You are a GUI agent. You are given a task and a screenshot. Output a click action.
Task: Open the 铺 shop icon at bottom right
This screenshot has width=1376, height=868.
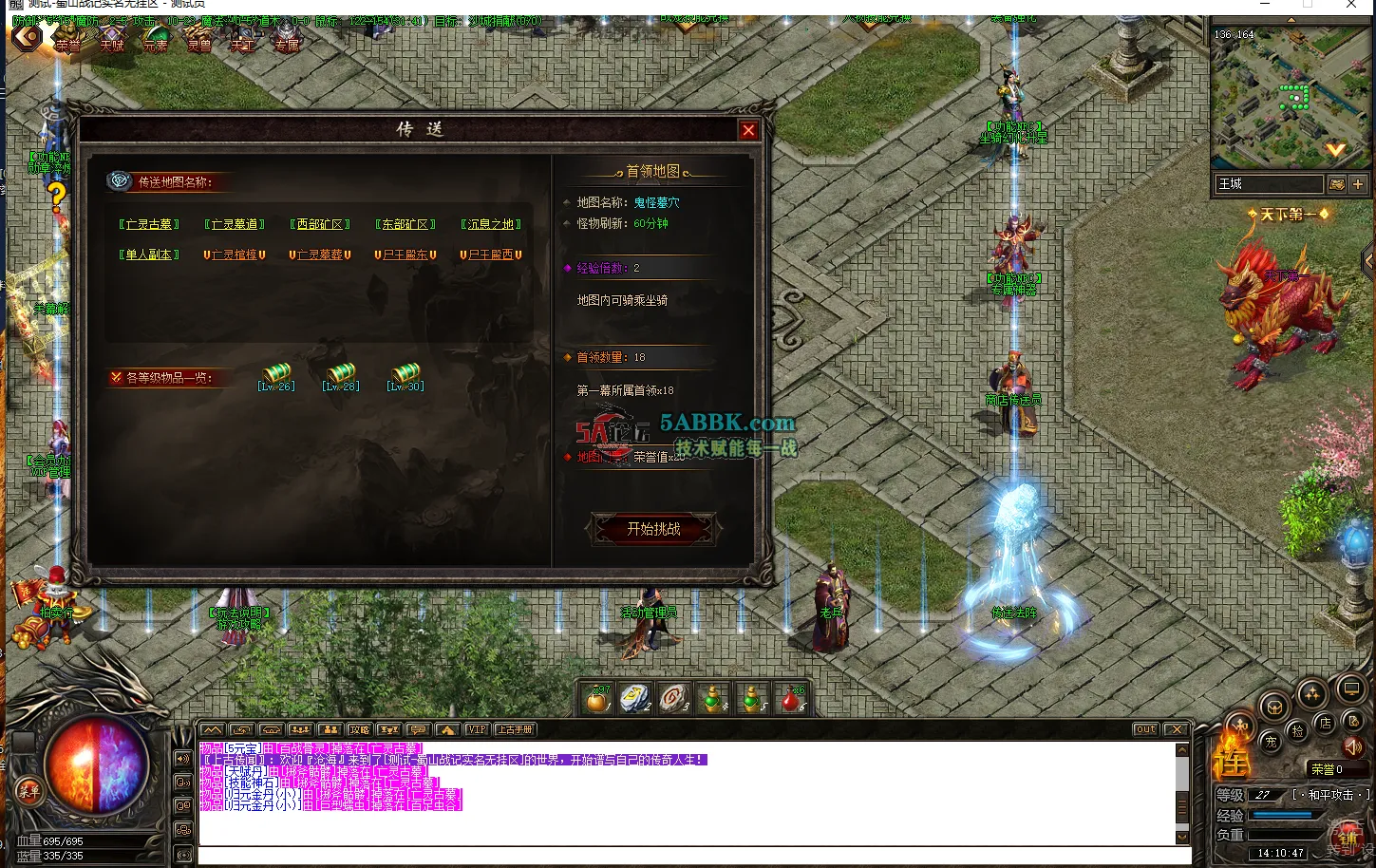point(1349,839)
